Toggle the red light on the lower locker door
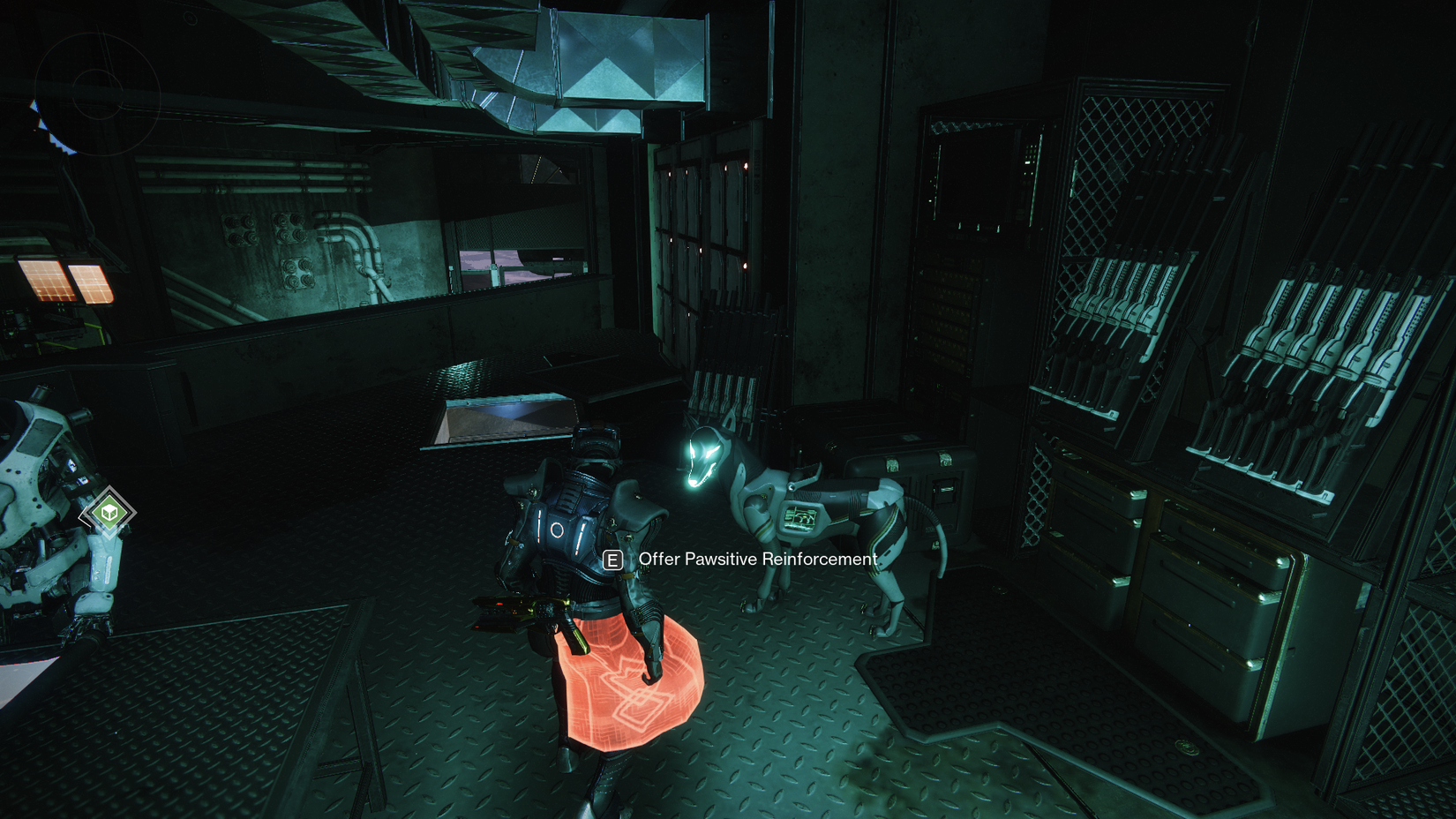The height and width of the screenshot is (819, 1456). 745,267
